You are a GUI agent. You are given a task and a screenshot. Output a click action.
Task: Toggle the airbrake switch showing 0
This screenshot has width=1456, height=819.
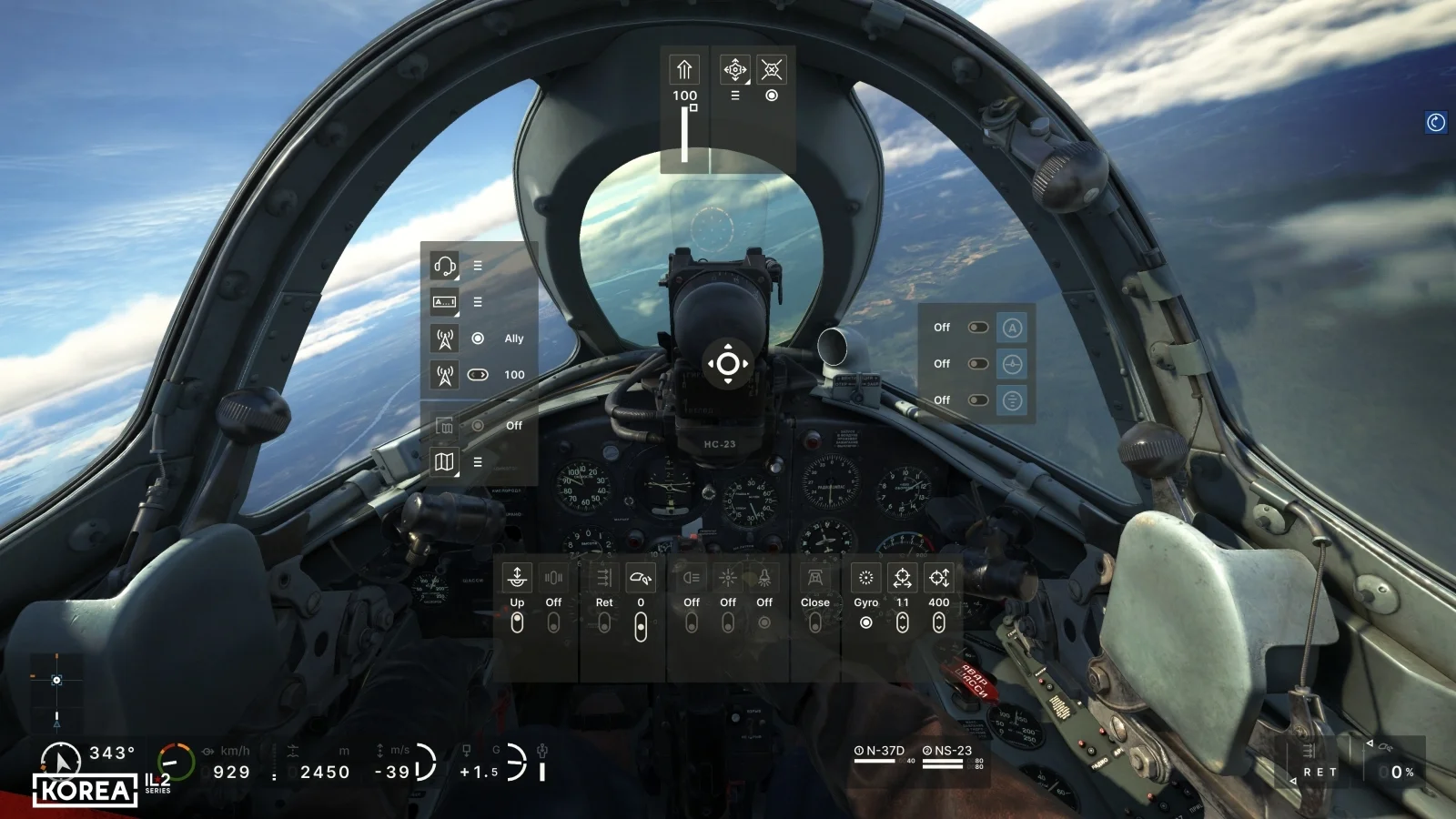tap(641, 626)
